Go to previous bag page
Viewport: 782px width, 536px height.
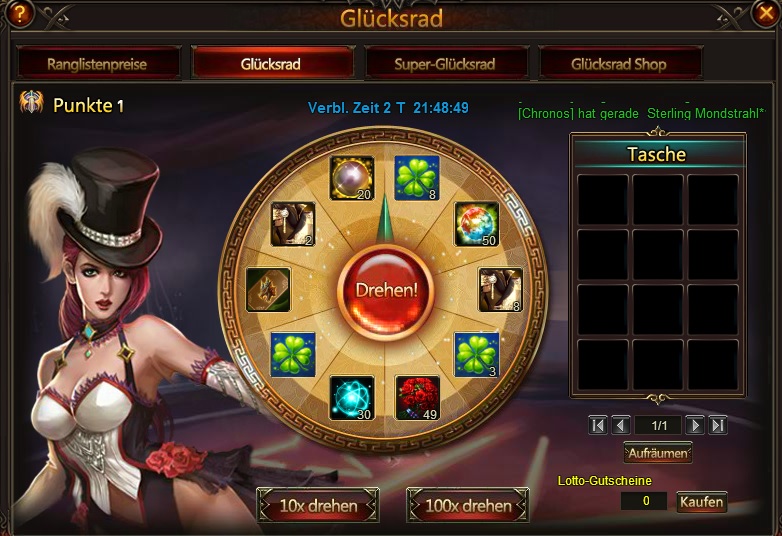pos(621,425)
